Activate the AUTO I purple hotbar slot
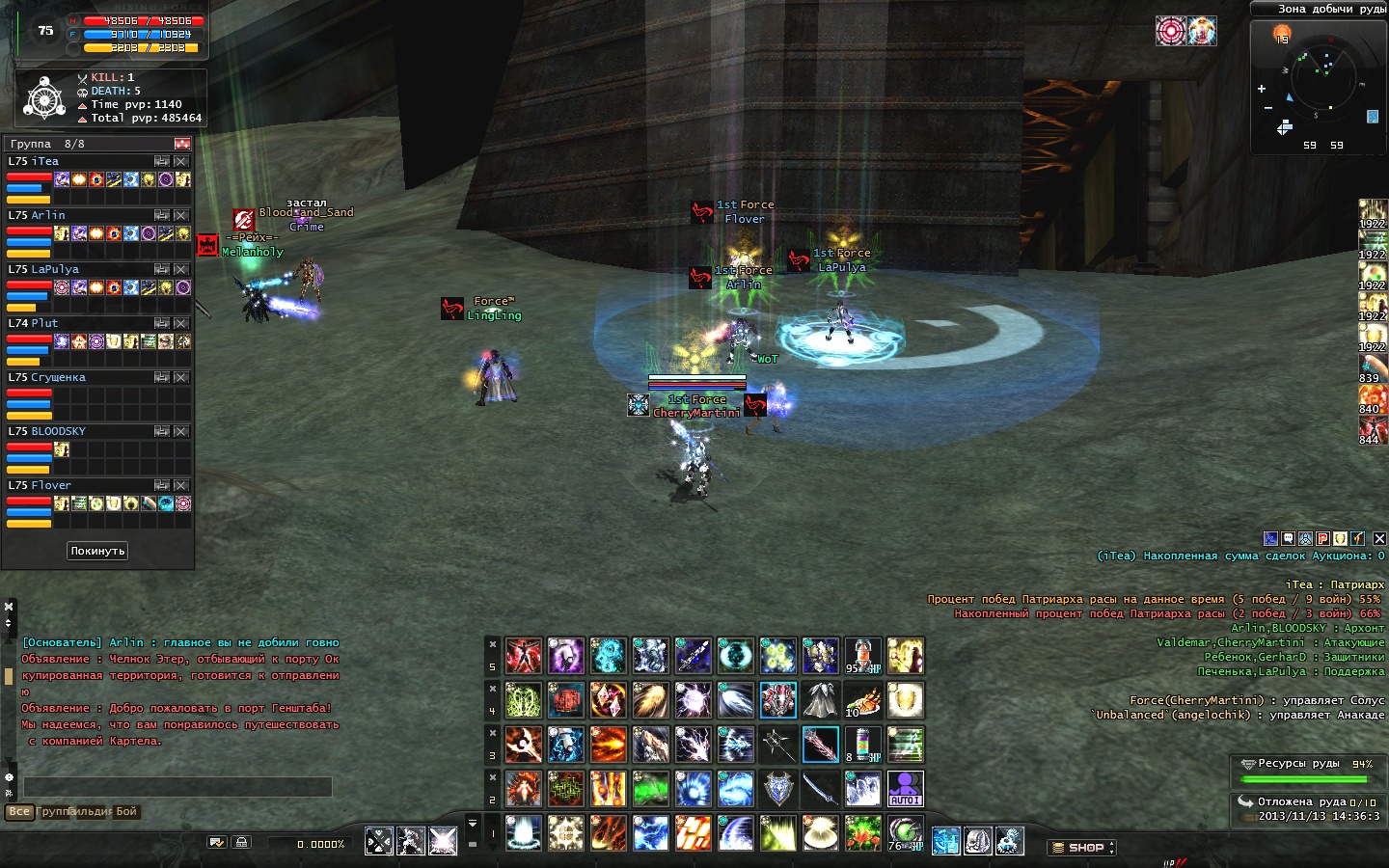 pyautogui.click(x=905, y=789)
